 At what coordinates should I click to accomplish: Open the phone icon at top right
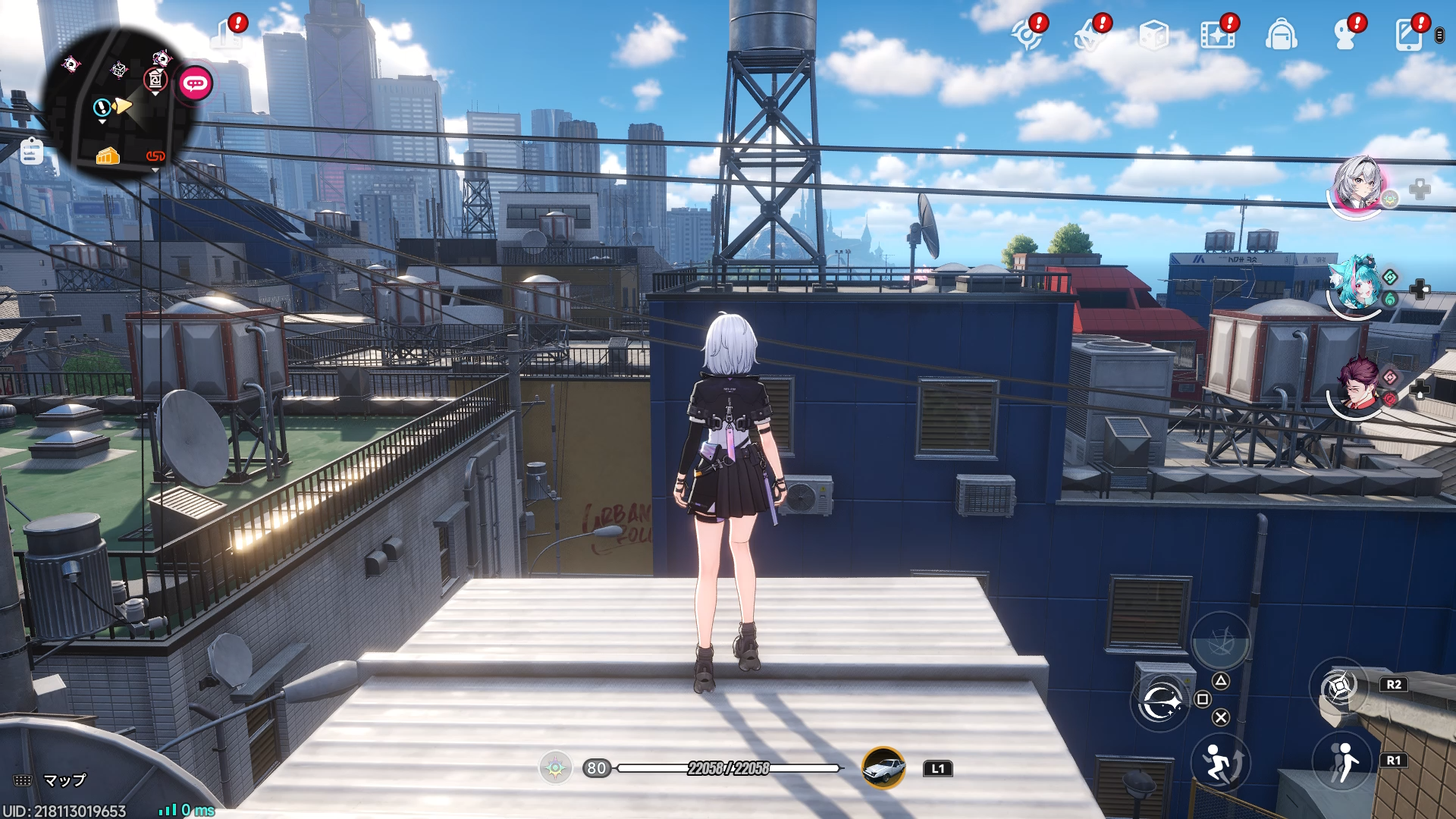coord(1408,34)
